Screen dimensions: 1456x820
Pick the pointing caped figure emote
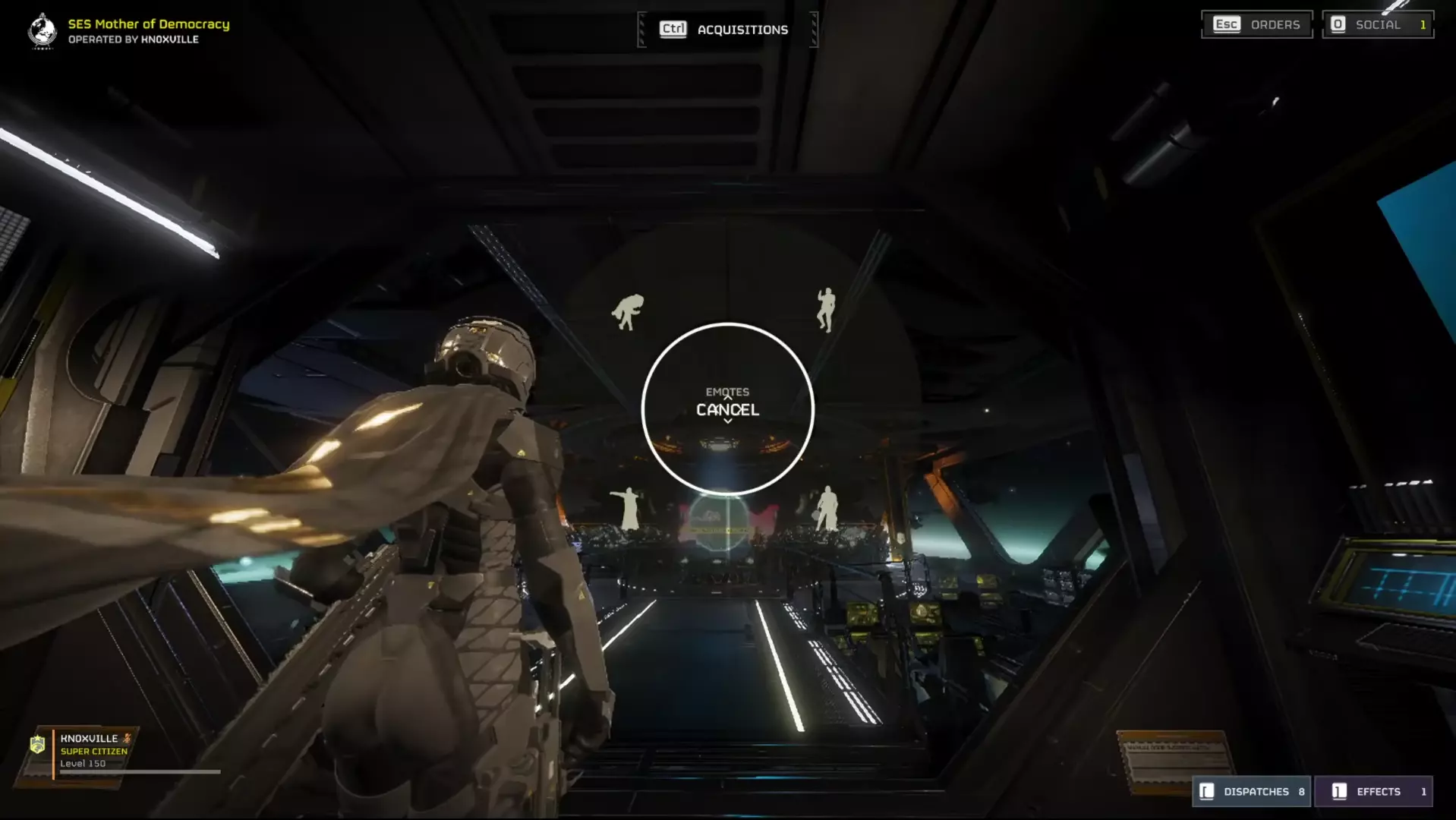628,508
